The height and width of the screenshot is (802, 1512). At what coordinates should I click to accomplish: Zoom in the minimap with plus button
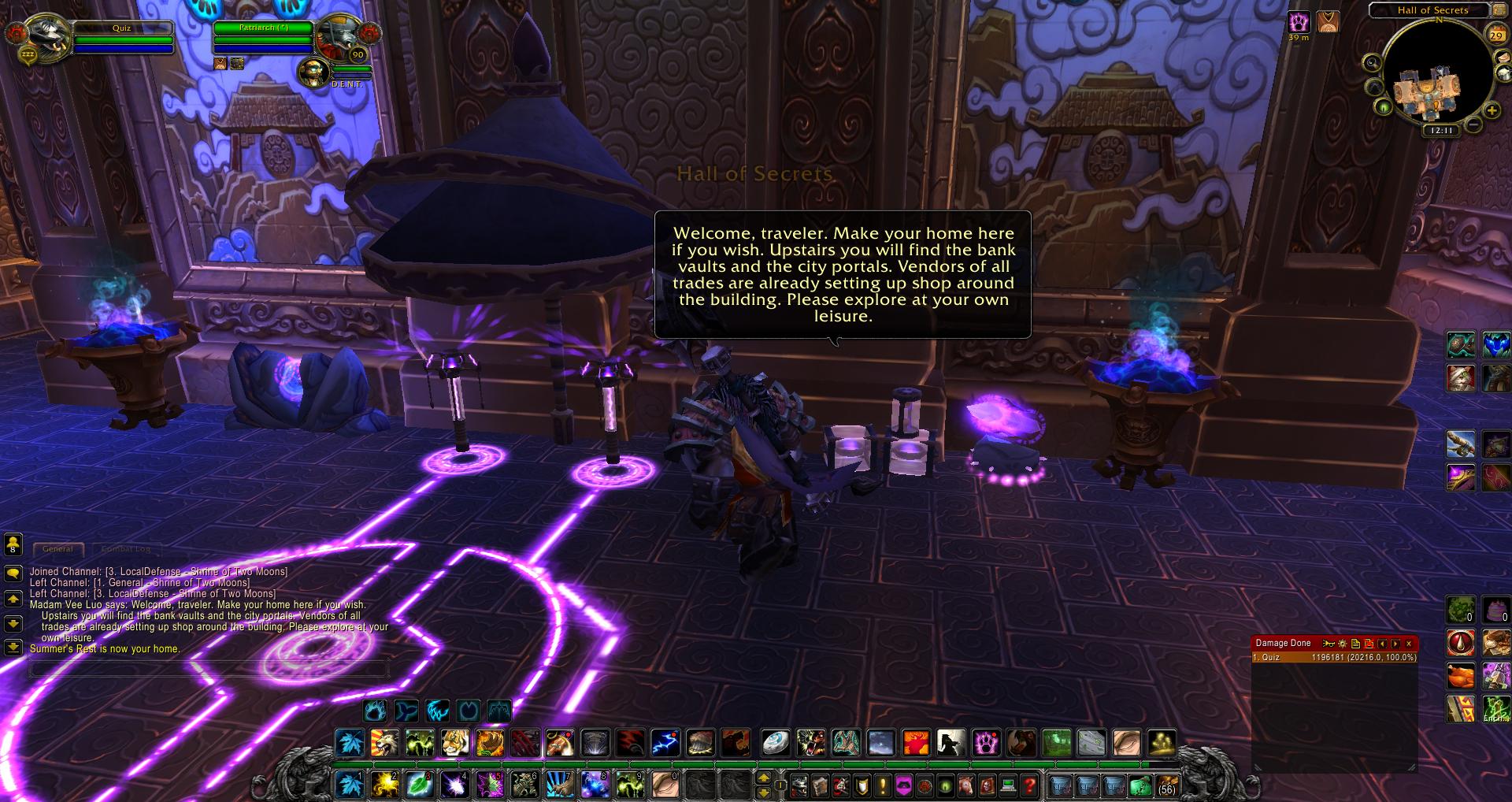[x=1492, y=111]
